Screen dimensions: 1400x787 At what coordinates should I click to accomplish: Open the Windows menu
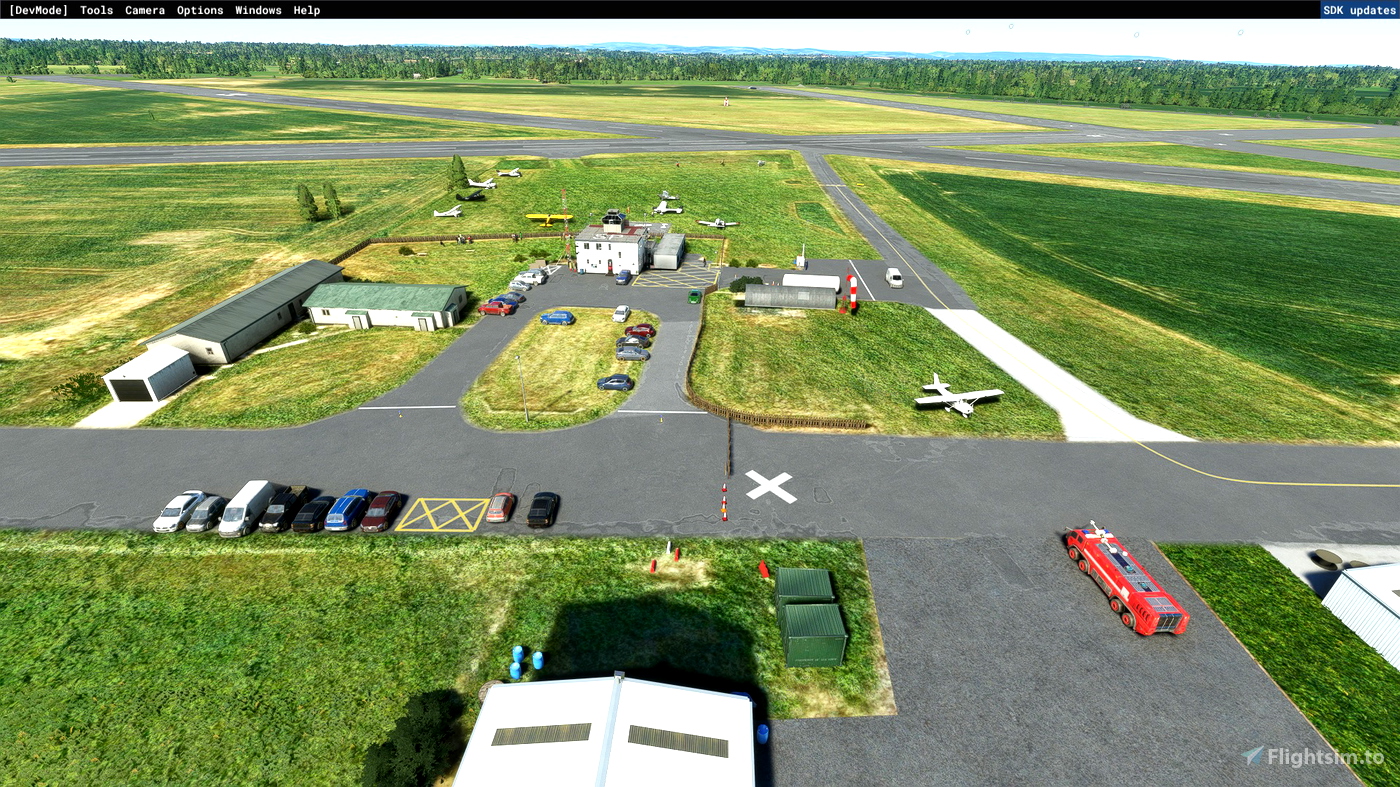(x=258, y=10)
